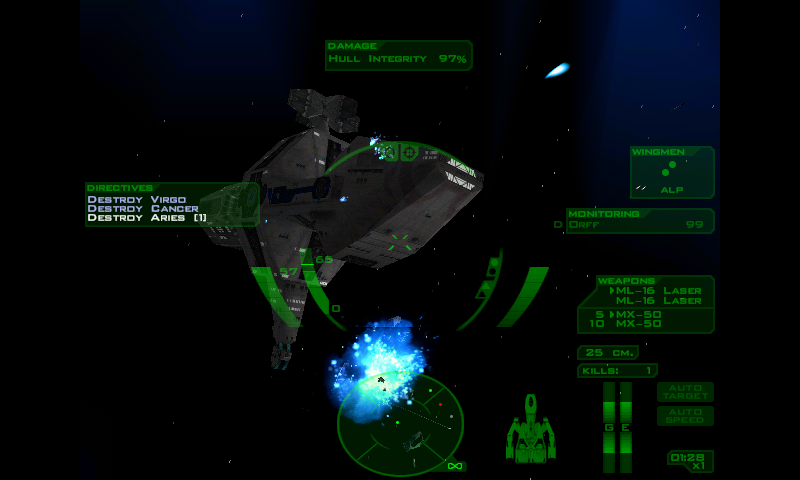The image size is (800, 480).
Task: Click the player ship shield silhouette icon
Action: 530,430
